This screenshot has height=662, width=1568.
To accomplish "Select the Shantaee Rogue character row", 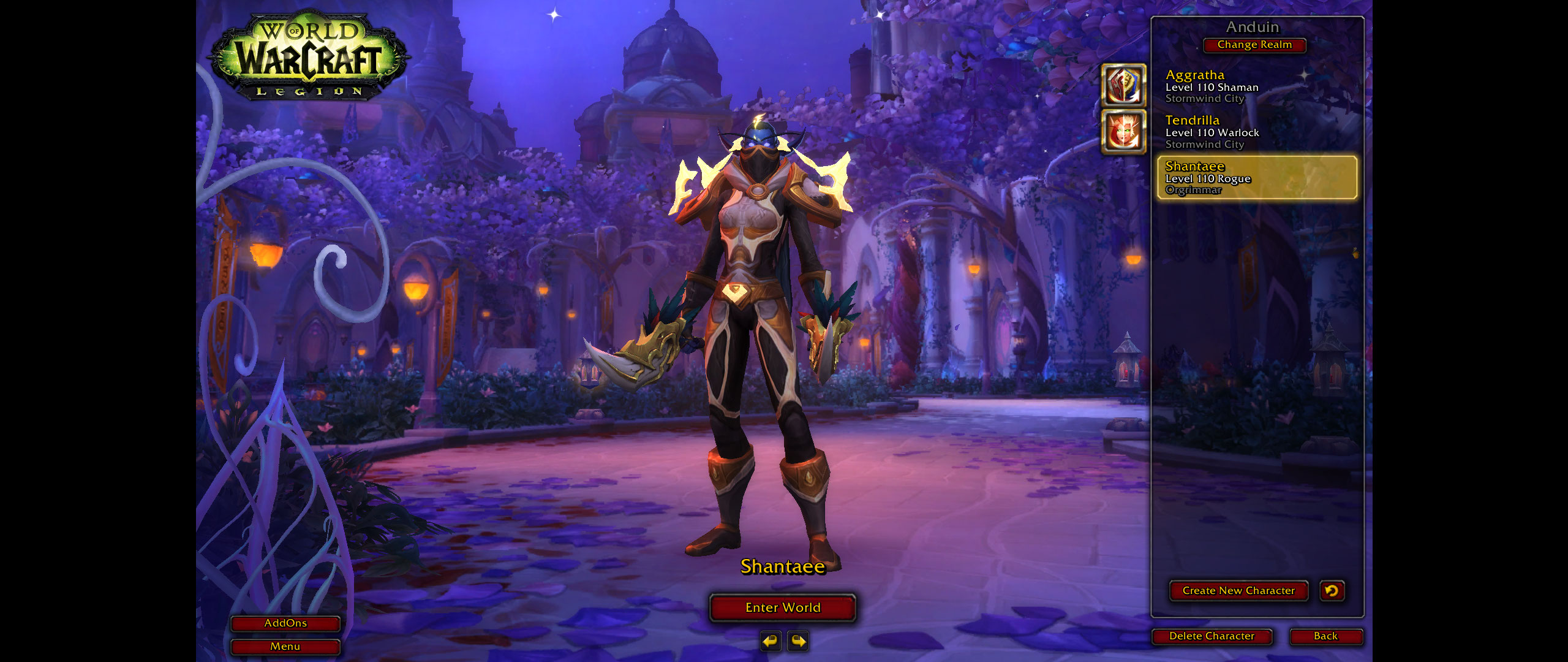I will (1257, 178).
